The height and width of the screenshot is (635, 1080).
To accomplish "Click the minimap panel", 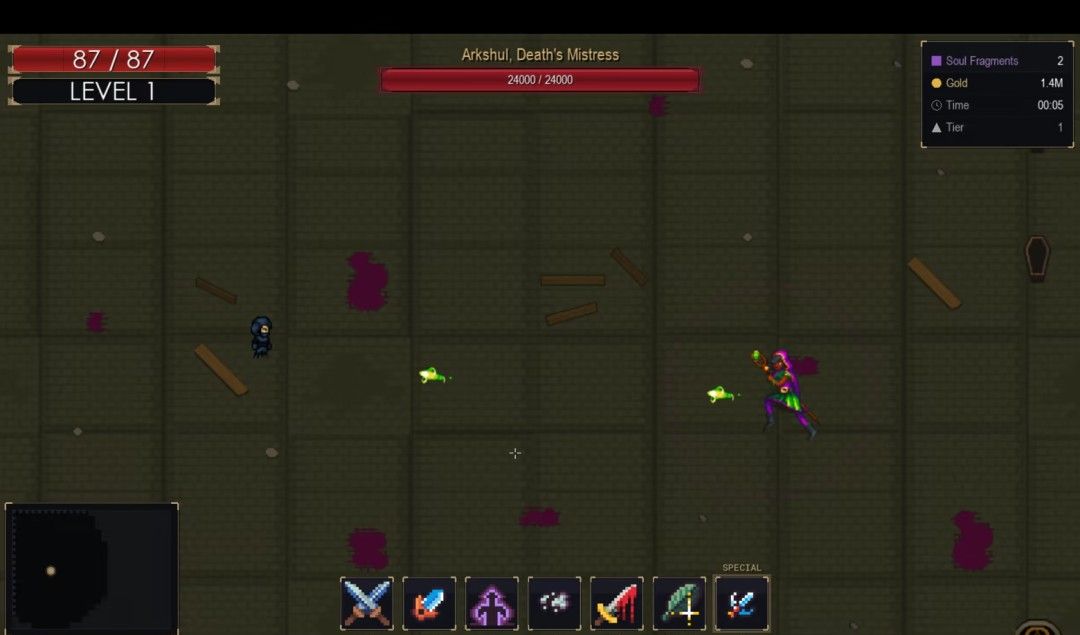I will [x=92, y=568].
